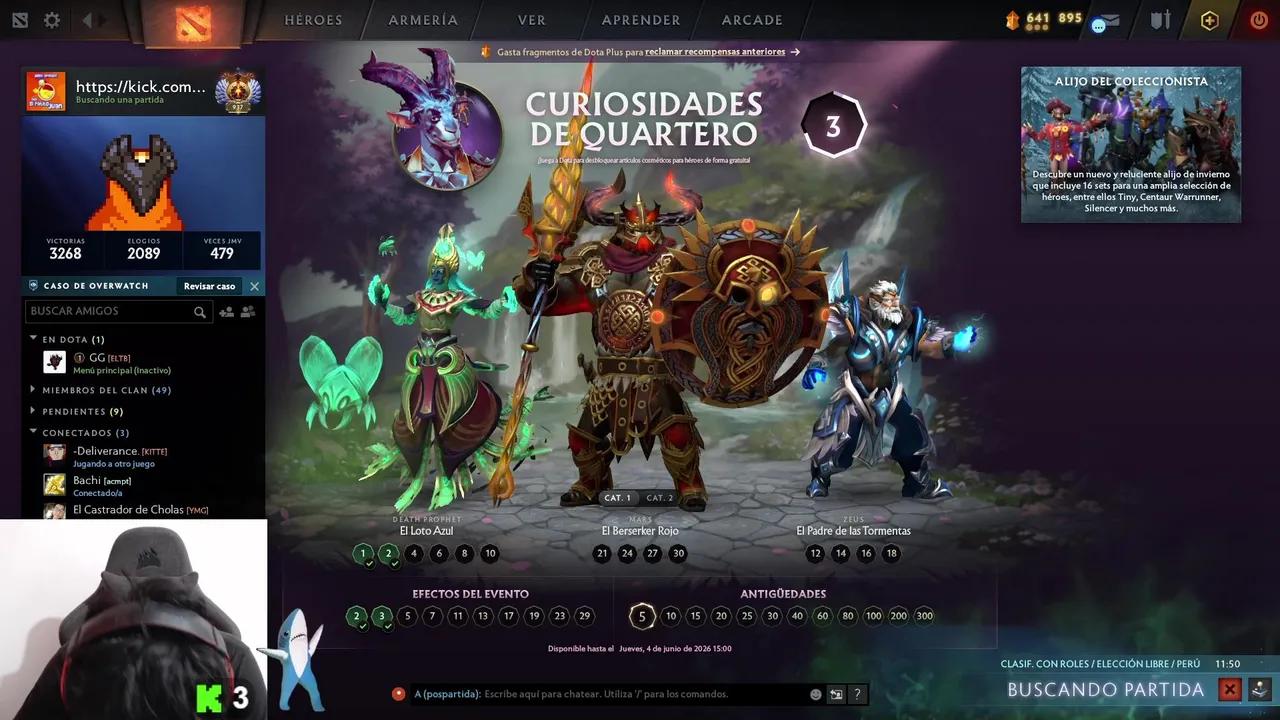
Task: Switch to the CAT. 2 tab
Action: pyautogui.click(x=661, y=497)
